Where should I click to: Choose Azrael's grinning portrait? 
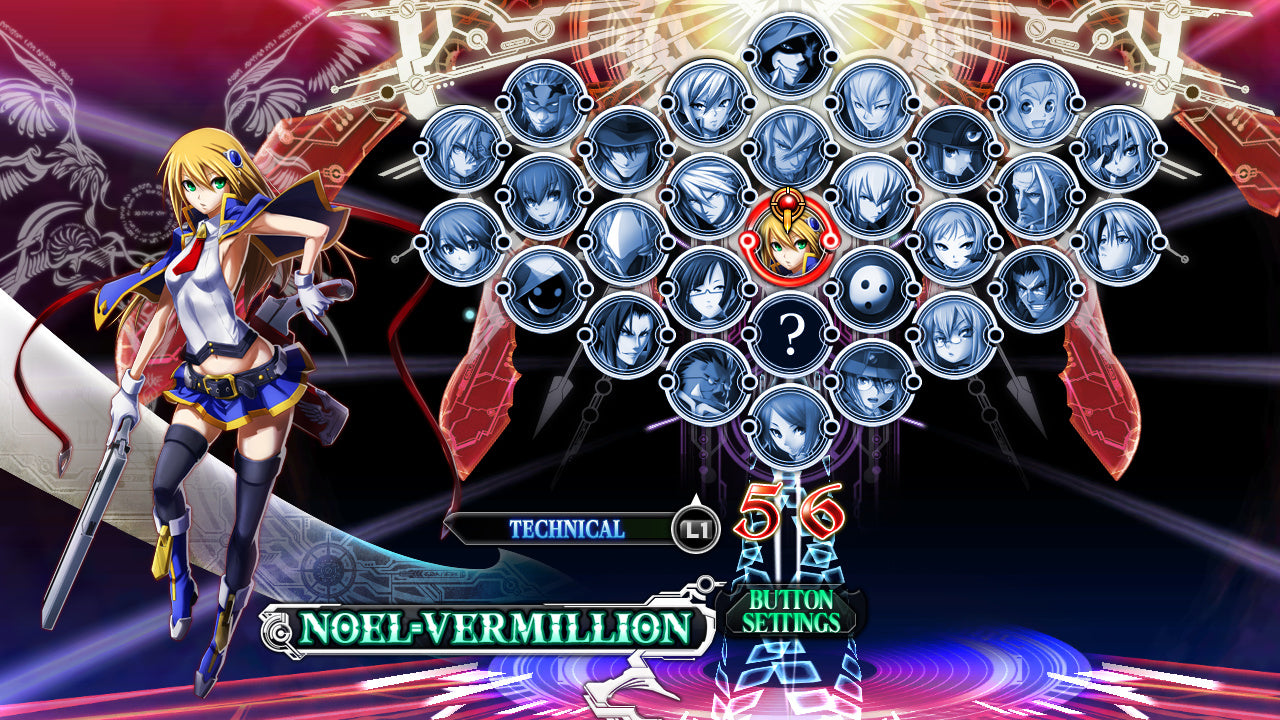(x=1037, y=292)
